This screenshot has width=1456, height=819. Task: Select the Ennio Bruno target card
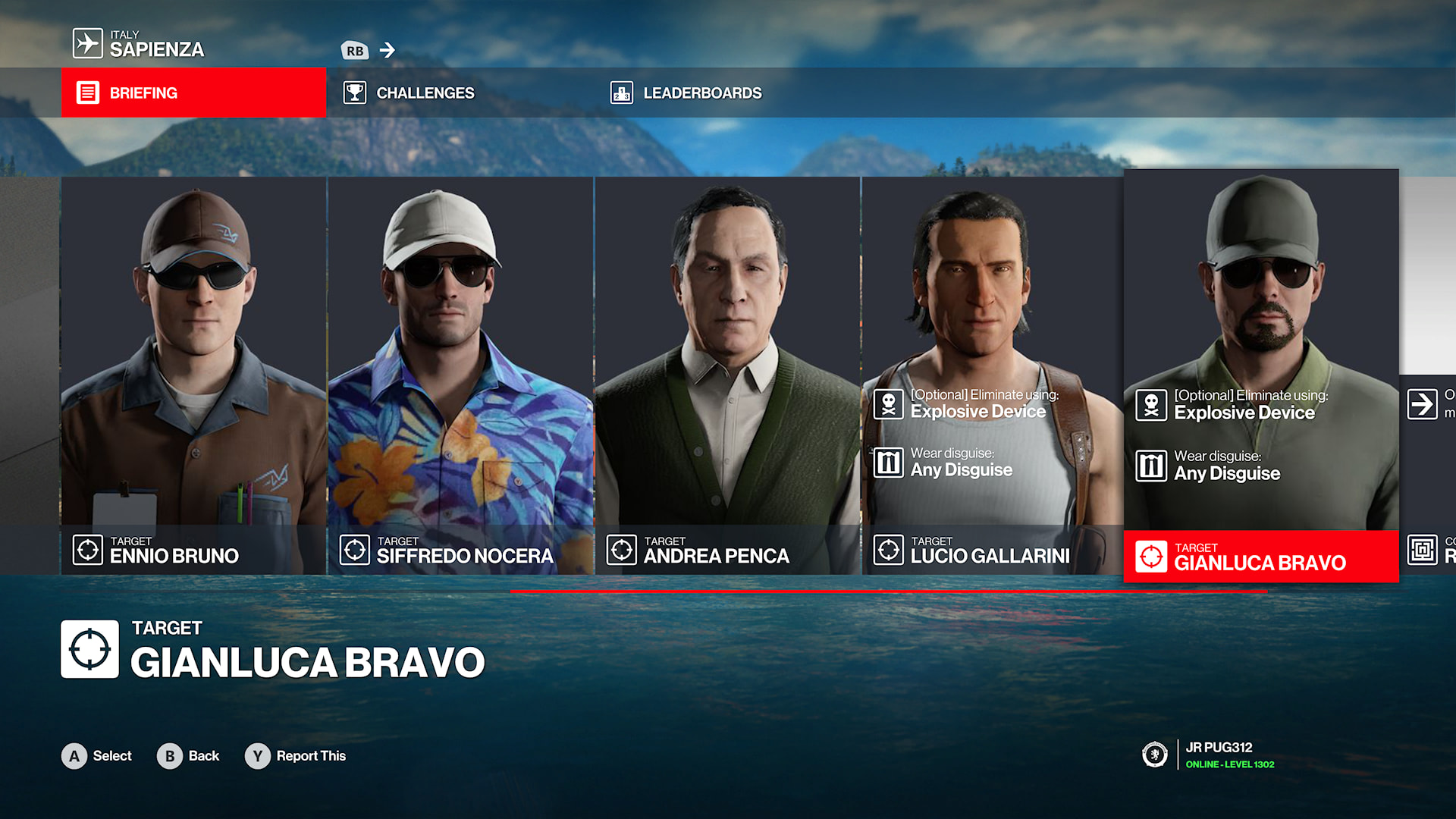click(x=193, y=375)
